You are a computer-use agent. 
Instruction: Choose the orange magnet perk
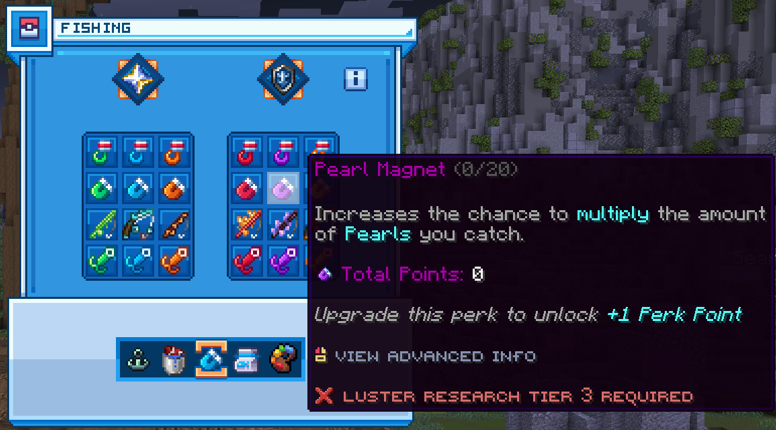173,188
